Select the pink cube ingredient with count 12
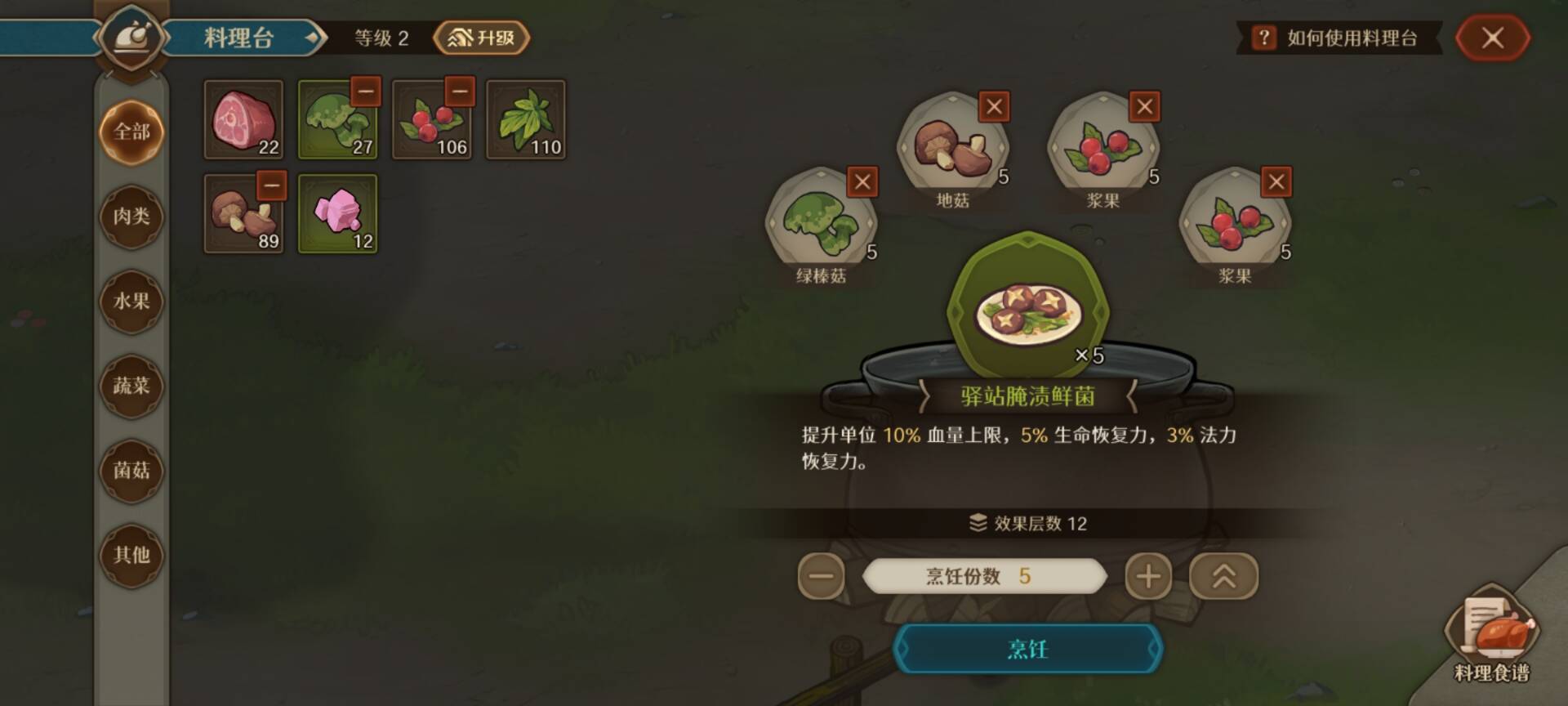This screenshot has height=706, width=1568. pos(337,214)
